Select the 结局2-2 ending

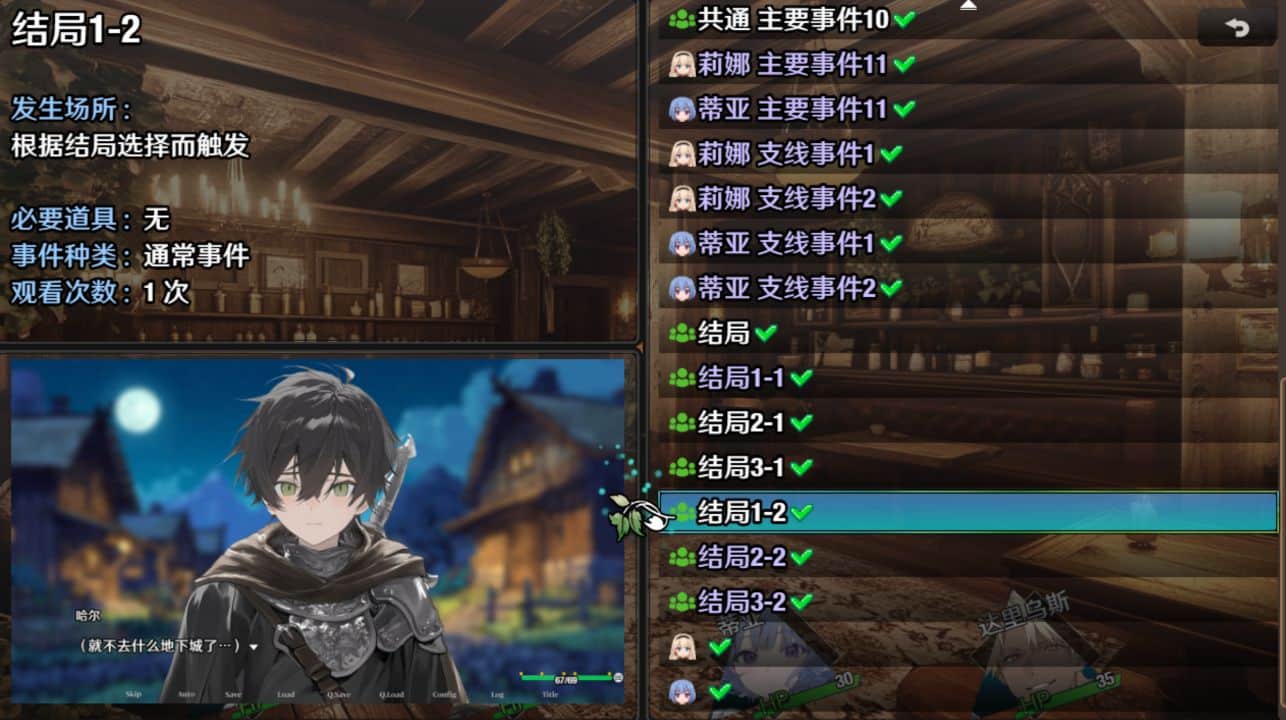(740, 557)
